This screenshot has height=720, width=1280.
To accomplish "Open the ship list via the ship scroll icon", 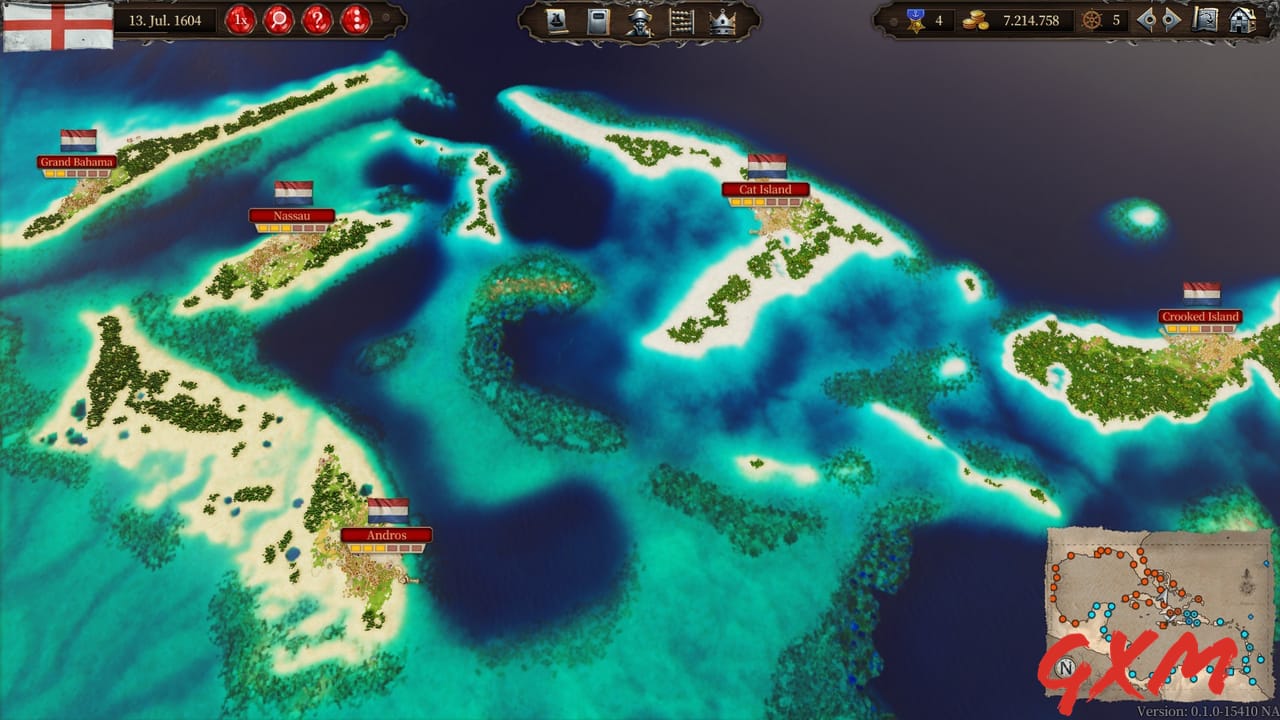I will (556, 21).
